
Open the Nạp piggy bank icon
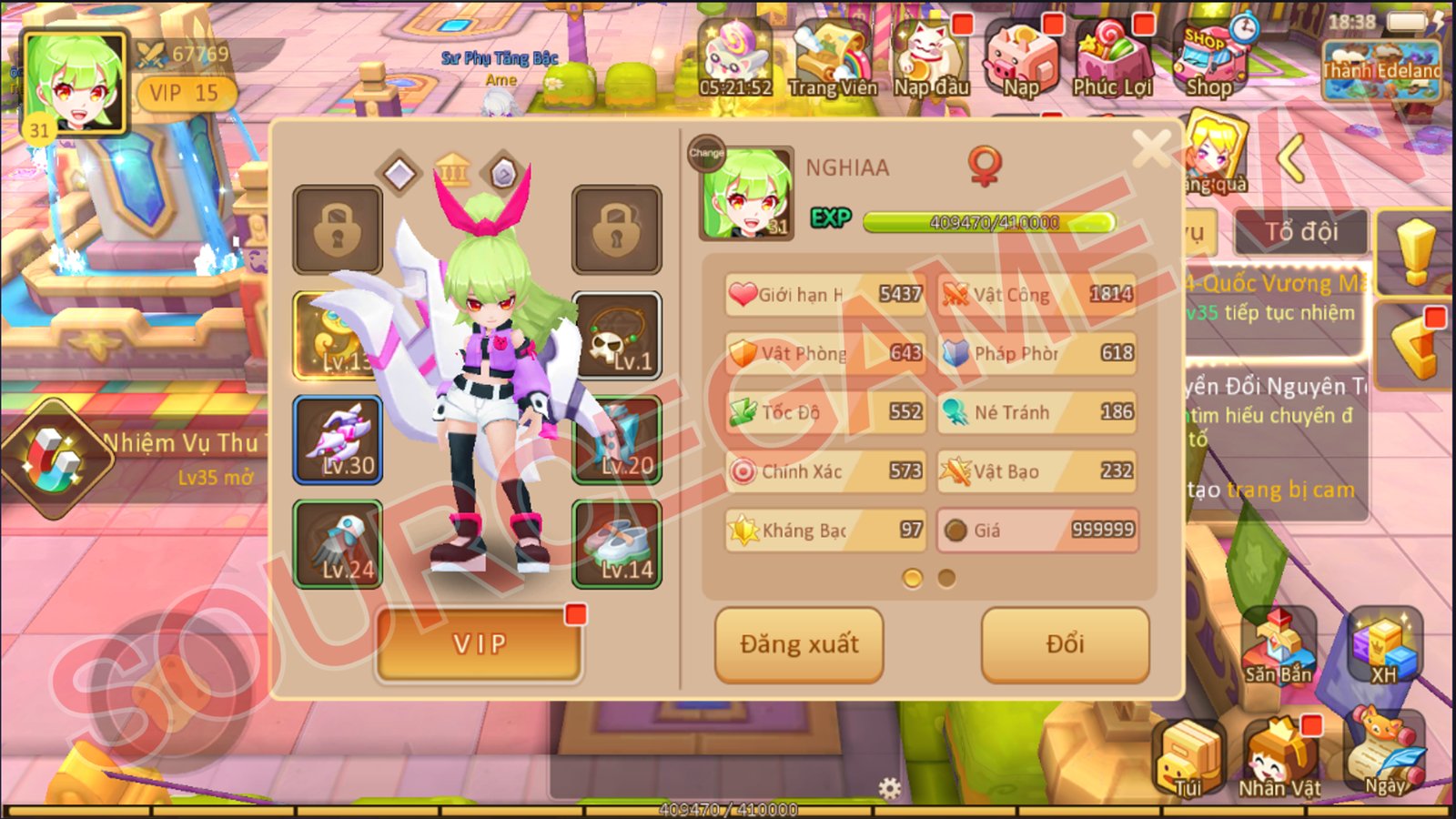pos(1021,60)
